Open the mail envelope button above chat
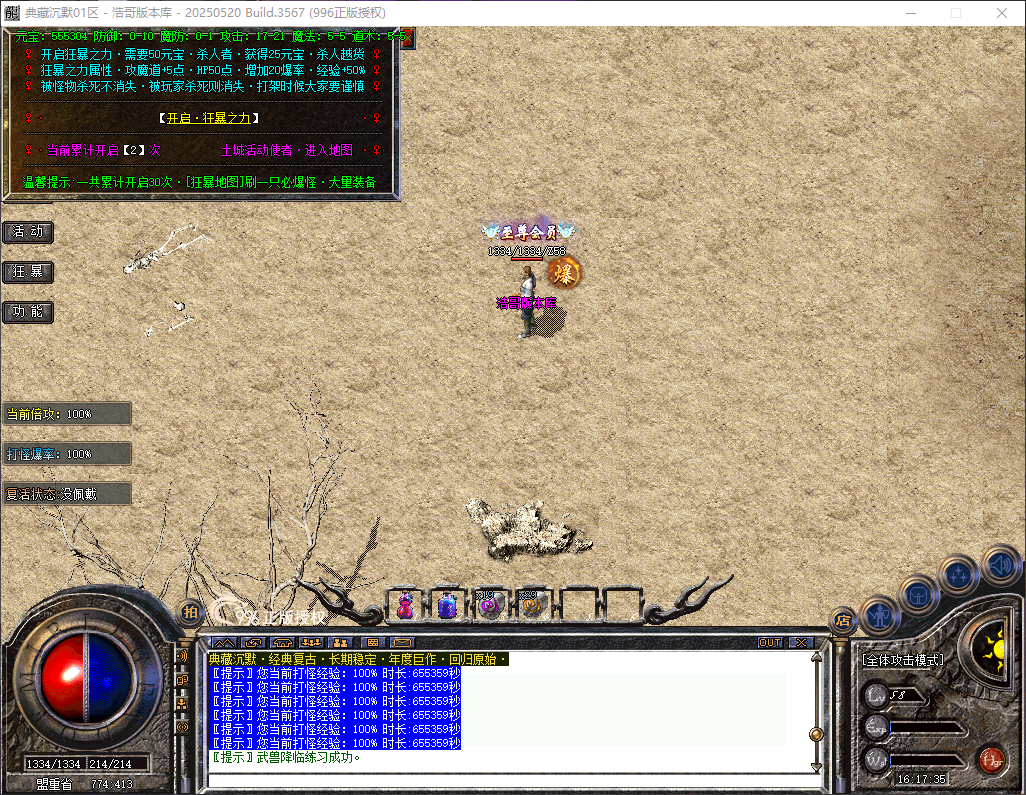The image size is (1026, 795). pos(402,642)
